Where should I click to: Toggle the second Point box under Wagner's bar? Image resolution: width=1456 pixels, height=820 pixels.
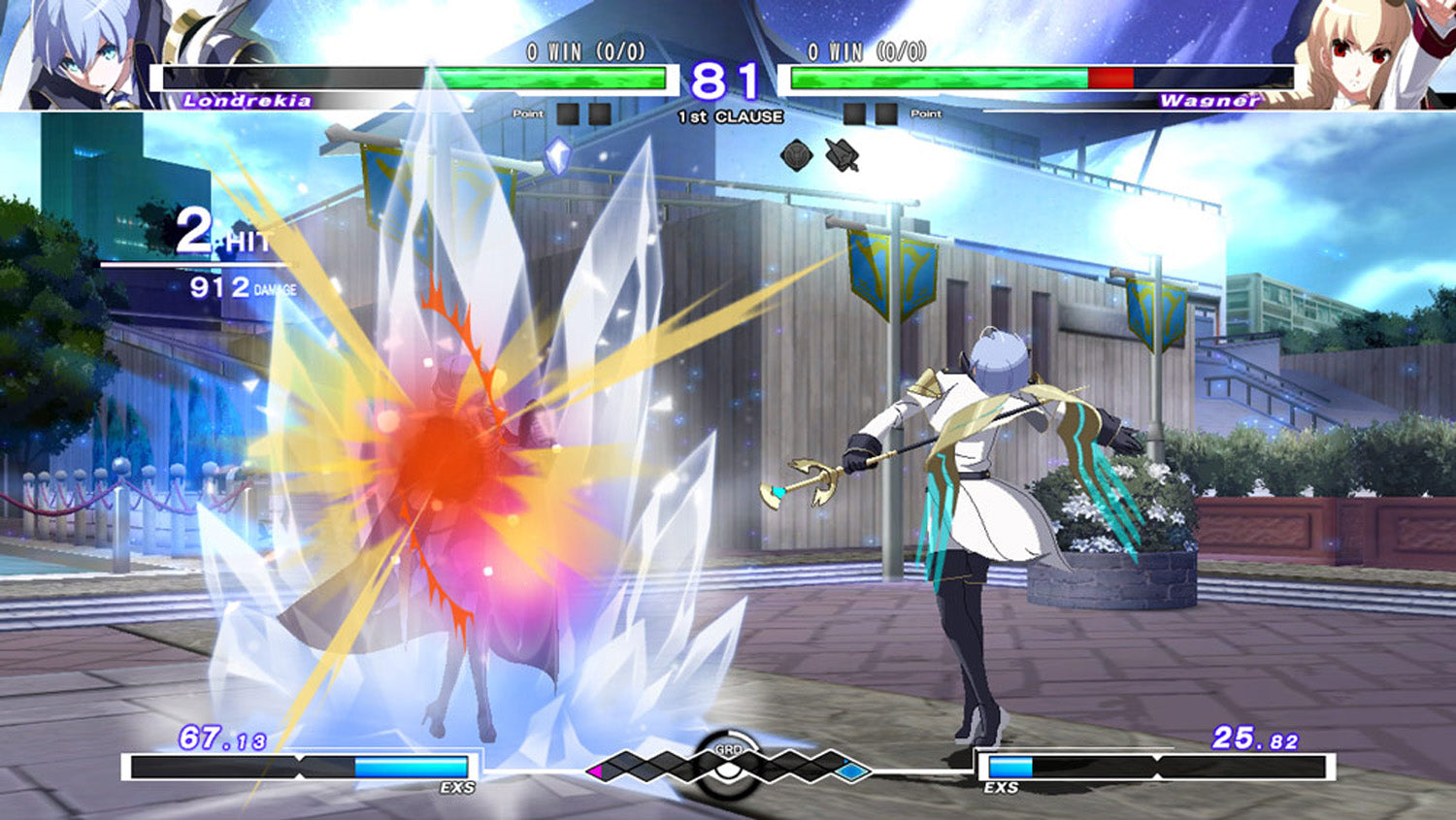[885, 112]
